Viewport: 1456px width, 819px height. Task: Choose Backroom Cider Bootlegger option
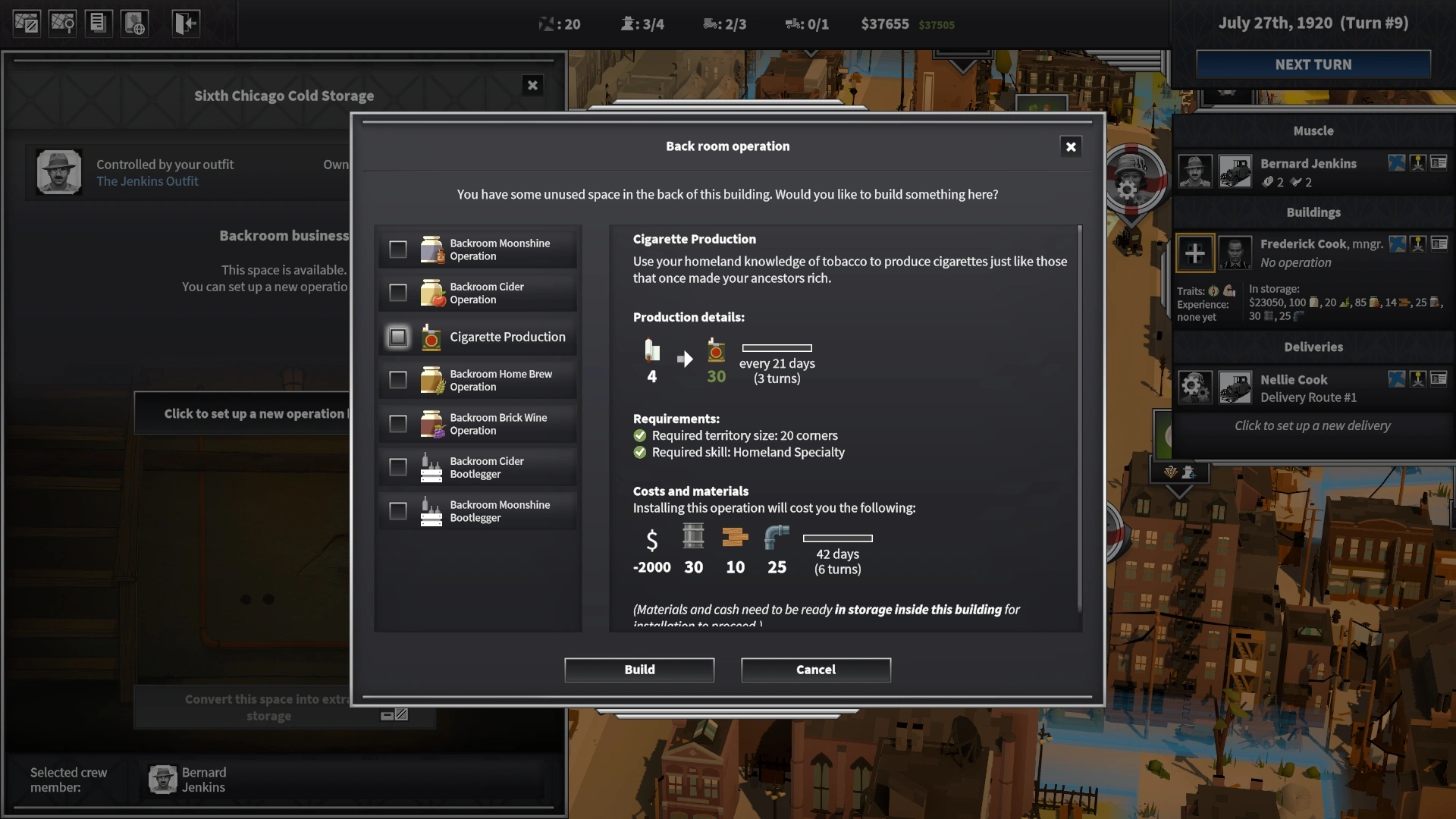[x=398, y=467]
